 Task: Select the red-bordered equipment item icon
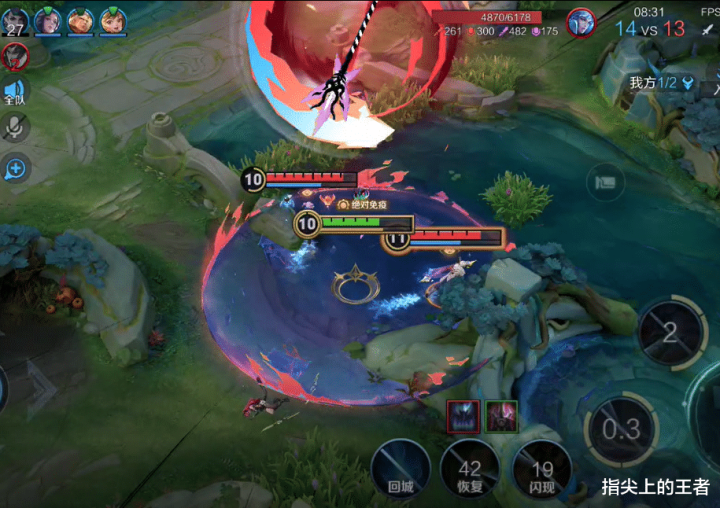(x=463, y=415)
